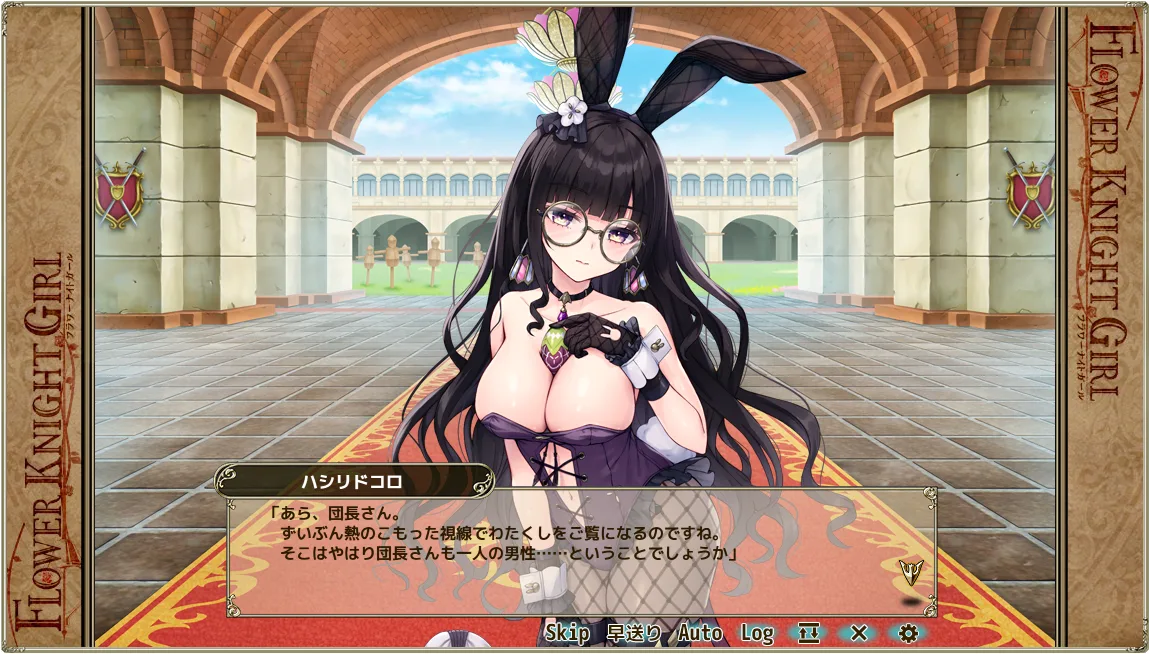The width and height of the screenshot is (1149, 654).
Task: Skip the current dialogue scene
Action: click(567, 632)
